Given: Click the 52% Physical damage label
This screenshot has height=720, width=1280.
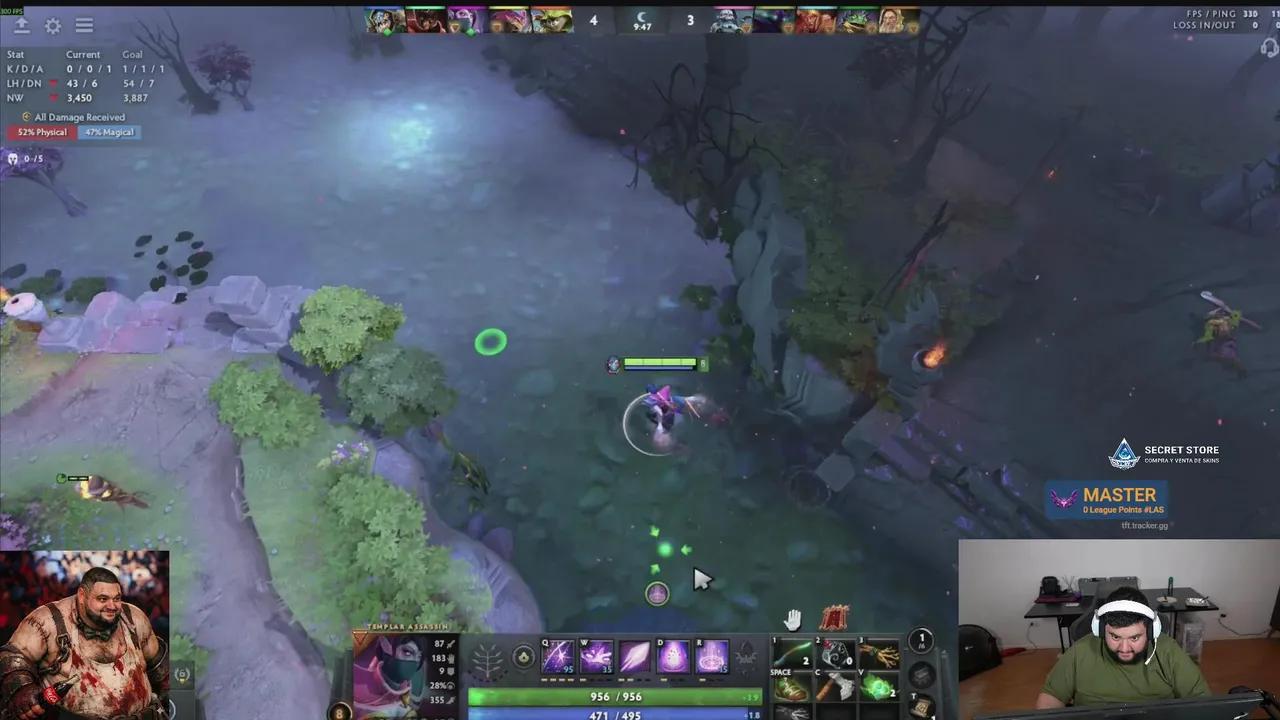Looking at the screenshot, I should pos(41,132).
